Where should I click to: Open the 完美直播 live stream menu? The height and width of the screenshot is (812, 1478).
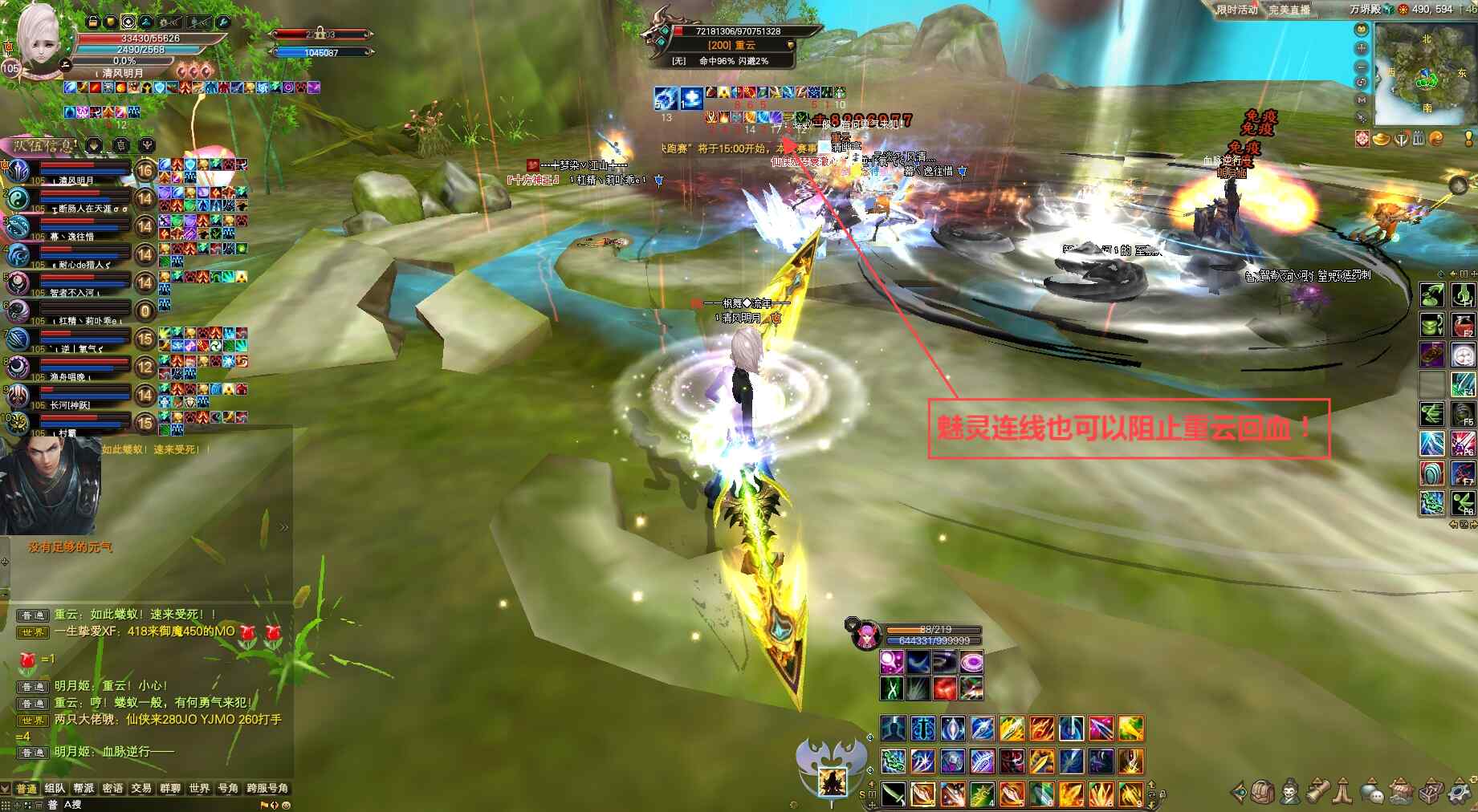point(1289,10)
